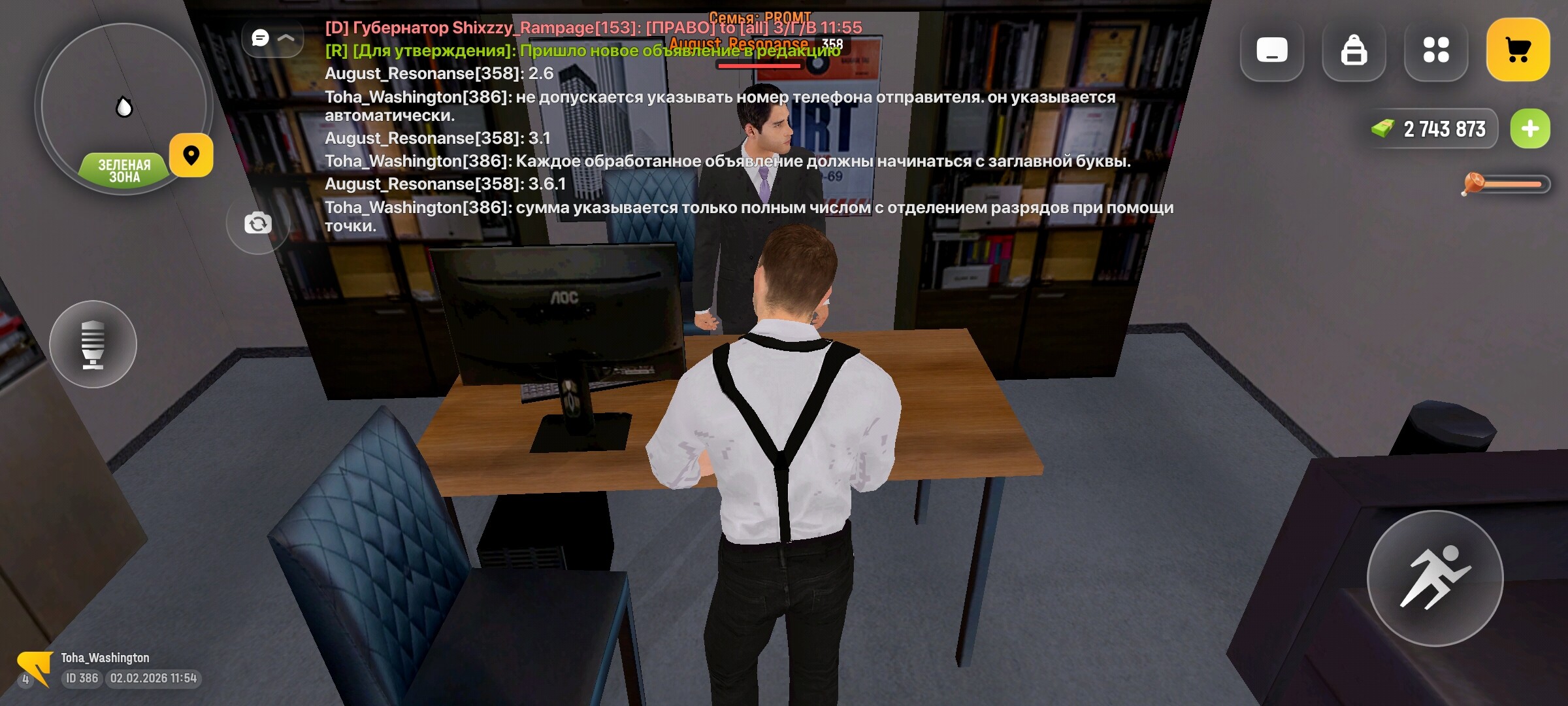Screen dimensions: 1568x706
Task: Tap the circular minimap
Action: [123, 105]
